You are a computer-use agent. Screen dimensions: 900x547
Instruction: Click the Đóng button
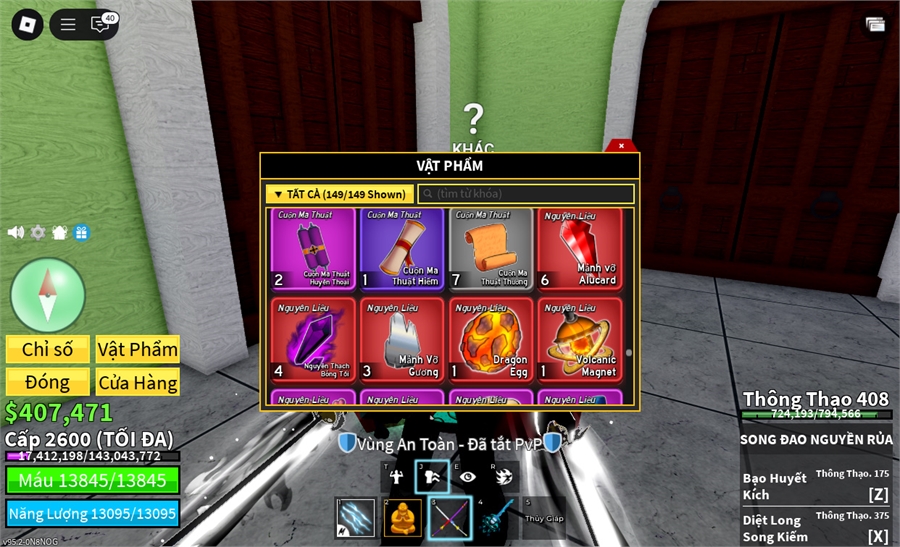point(48,382)
